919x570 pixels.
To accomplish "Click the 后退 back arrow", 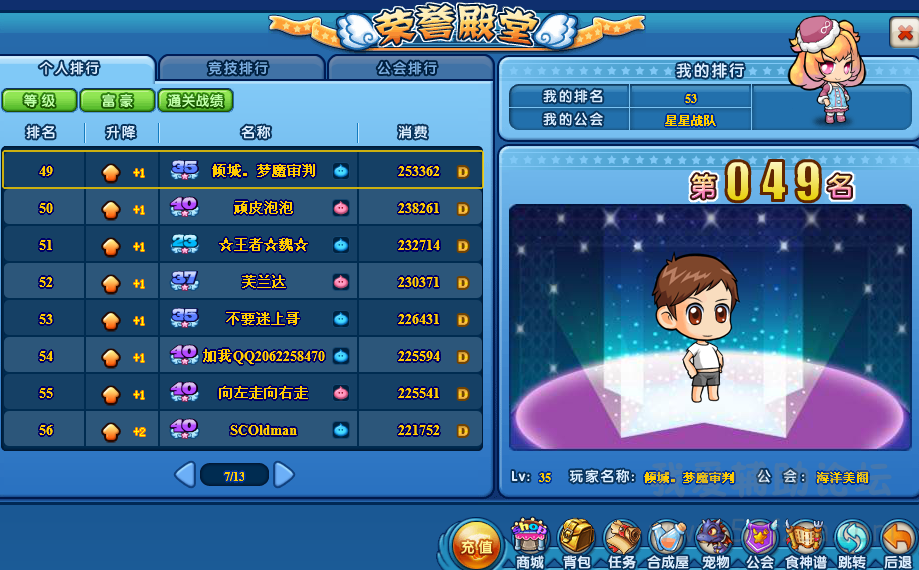I will tap(897, 543).
